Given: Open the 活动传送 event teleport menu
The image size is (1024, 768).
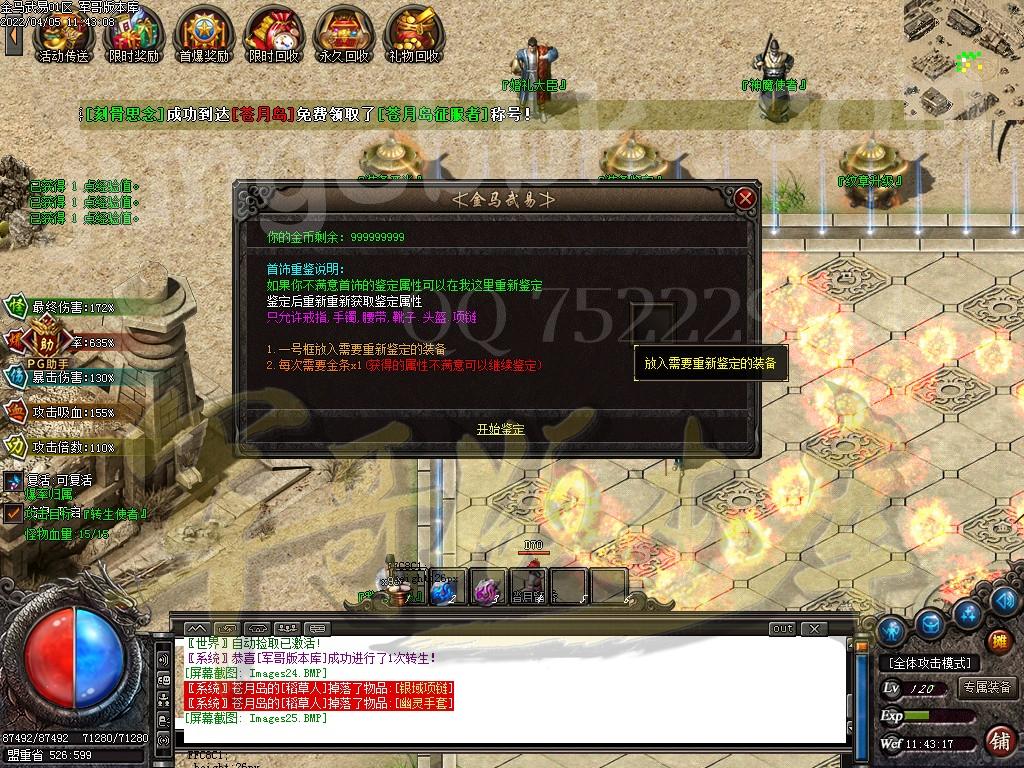Looking at the screenshot, I should click(x=63, y=37).
